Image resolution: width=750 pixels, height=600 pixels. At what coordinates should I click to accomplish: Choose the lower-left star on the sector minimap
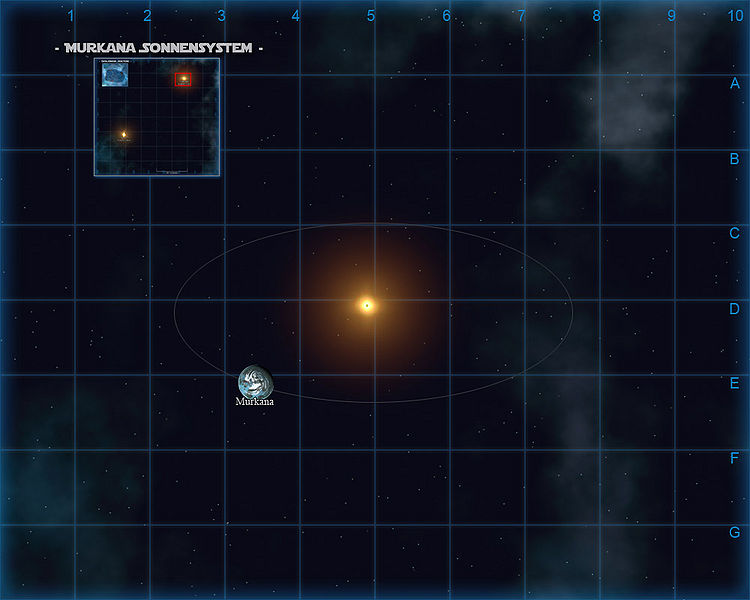click(x=124, y=134)
